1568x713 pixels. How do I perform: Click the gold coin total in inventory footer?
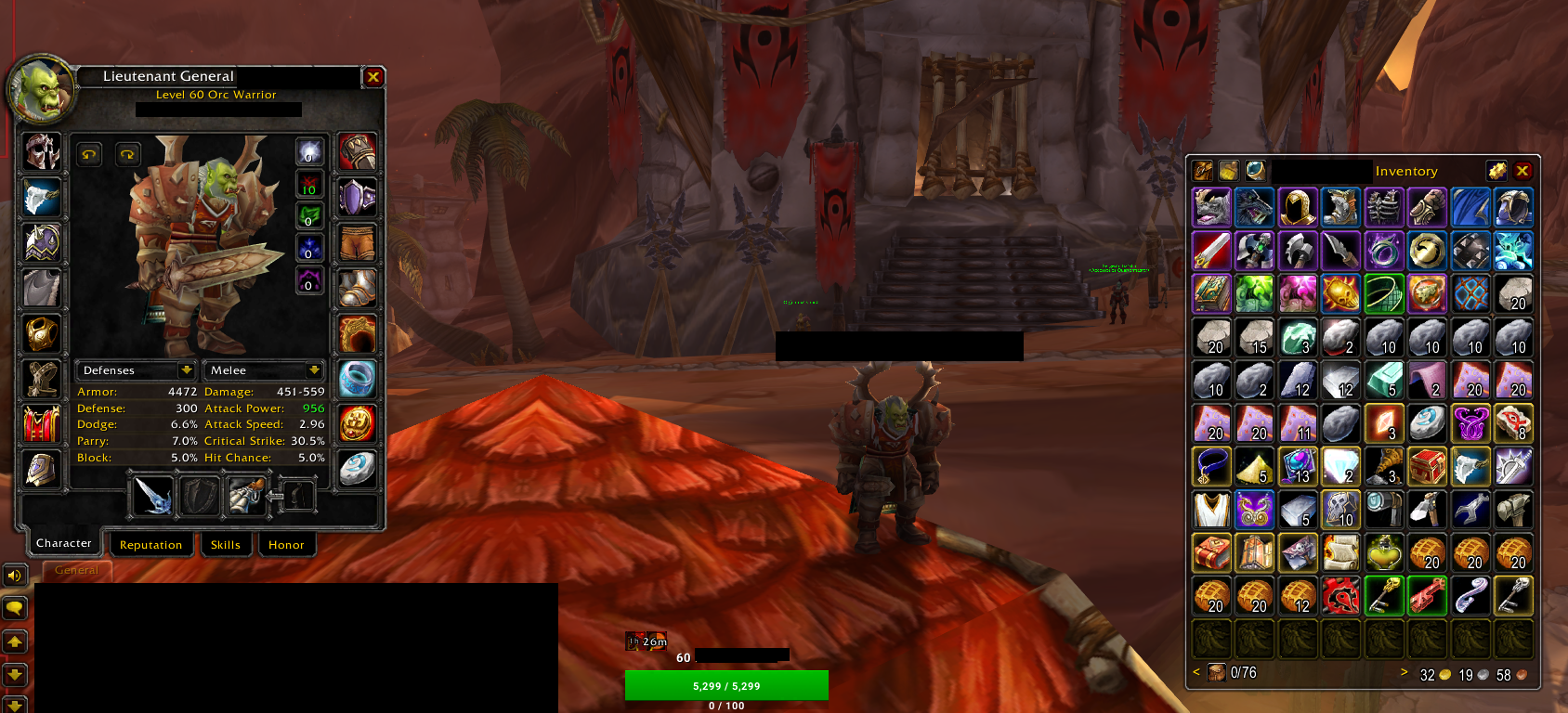click(1435, 676)
